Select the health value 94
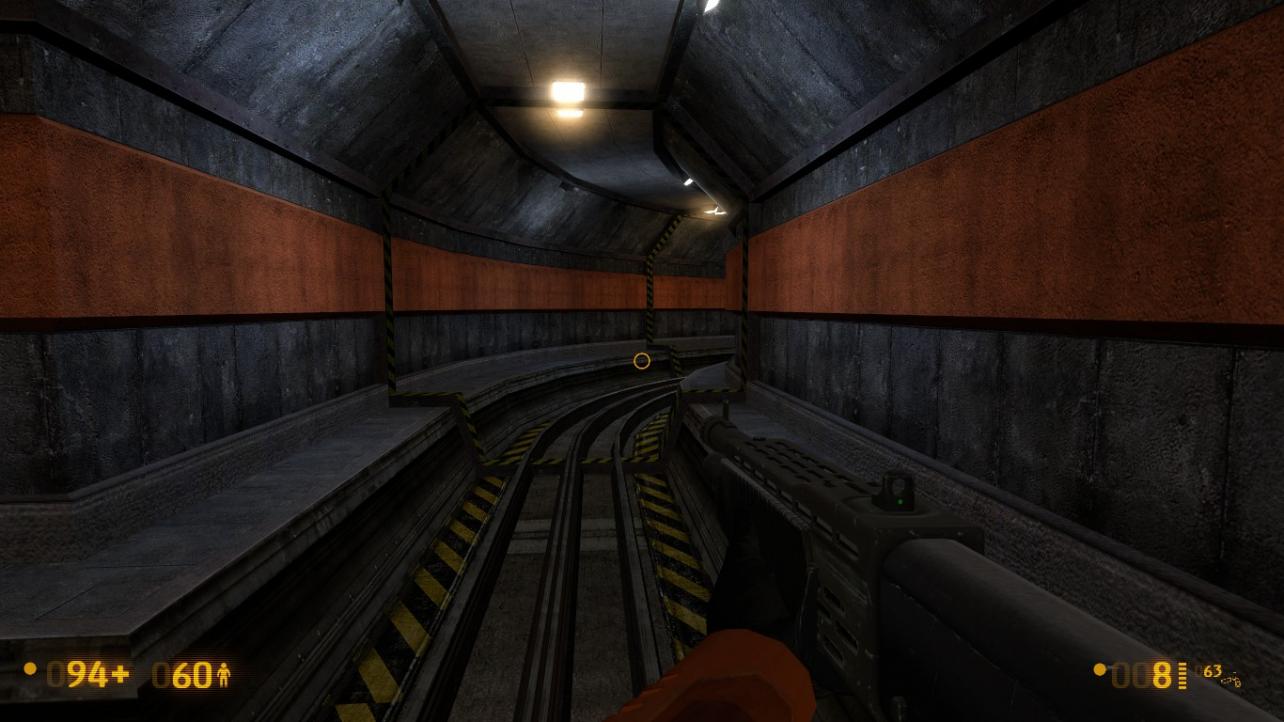This screenshot has width=1284, height=722. click(x=90, y=675)
